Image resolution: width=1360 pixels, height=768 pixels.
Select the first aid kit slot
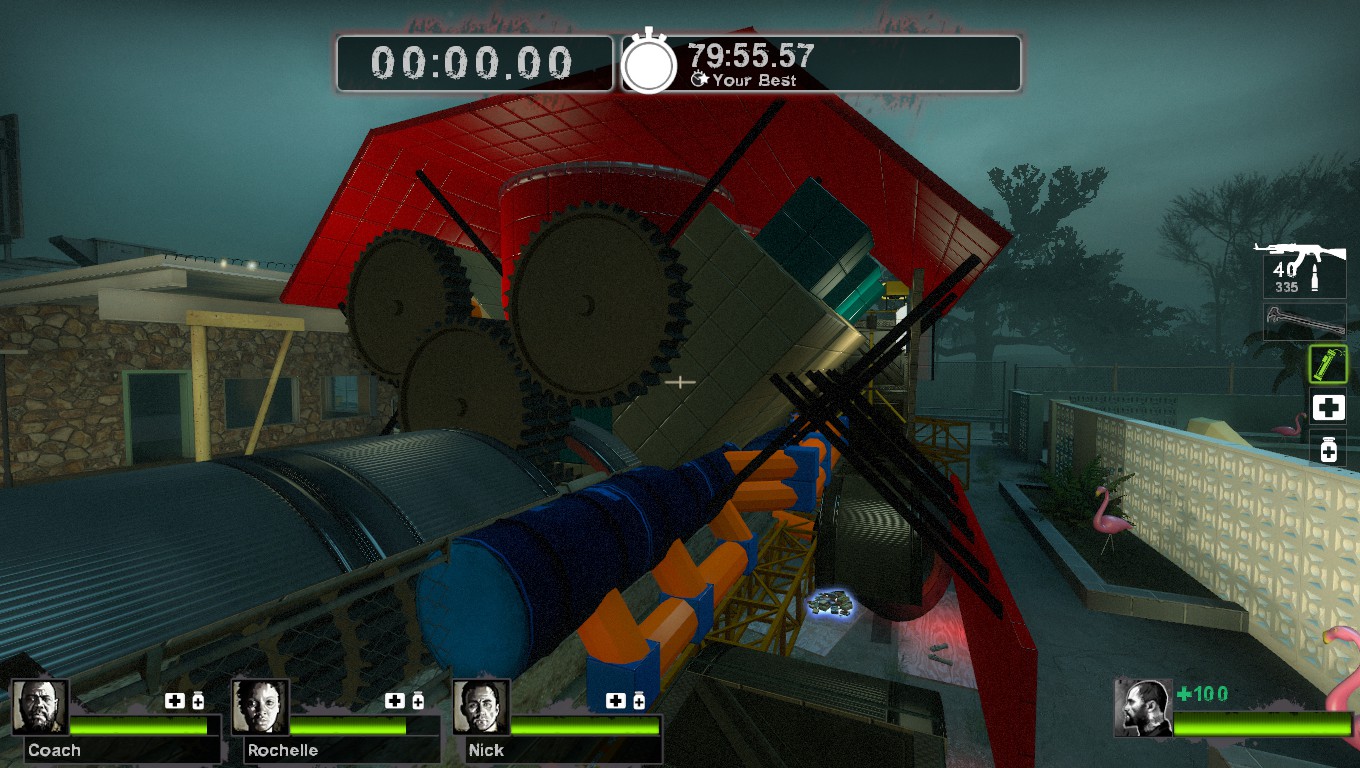pyautogui.click(x=1328, y=407)
